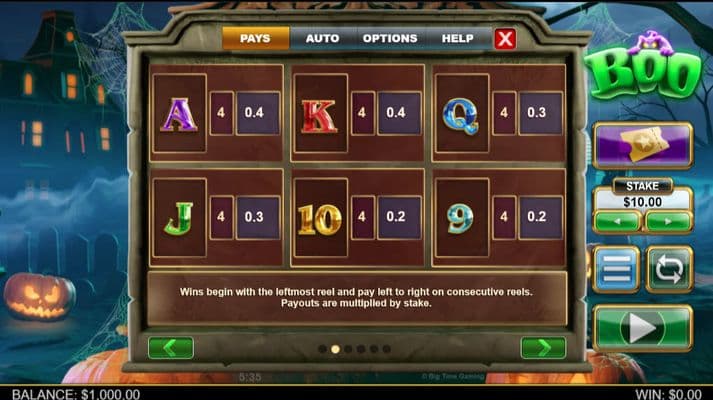Switch to the PAYS tab
Image resolution: width=713 pixels, height=400 pixels.
point(255,39)
